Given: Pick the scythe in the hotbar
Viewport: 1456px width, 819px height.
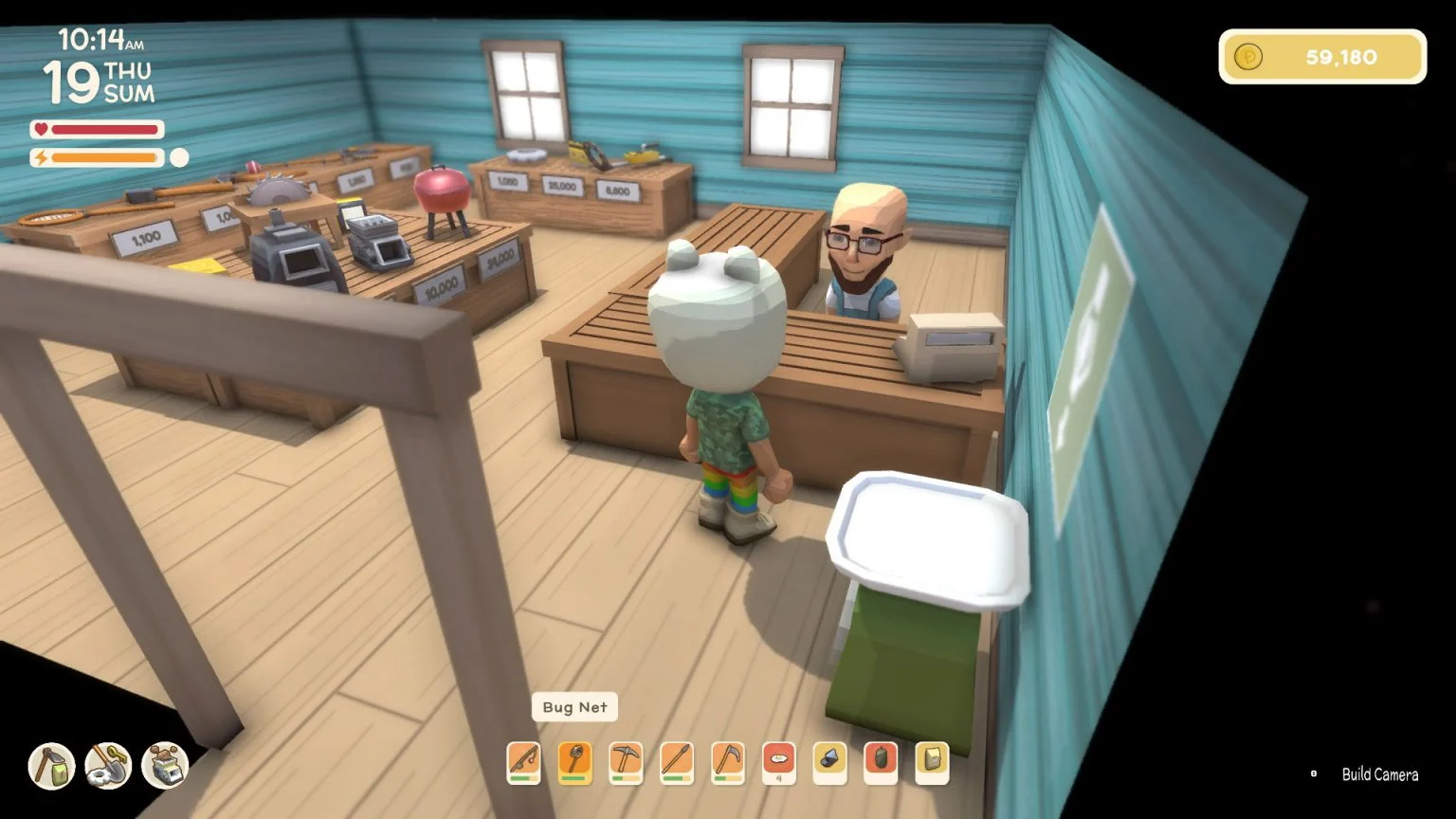Looking at the screenshot, I should coord(728,761).
